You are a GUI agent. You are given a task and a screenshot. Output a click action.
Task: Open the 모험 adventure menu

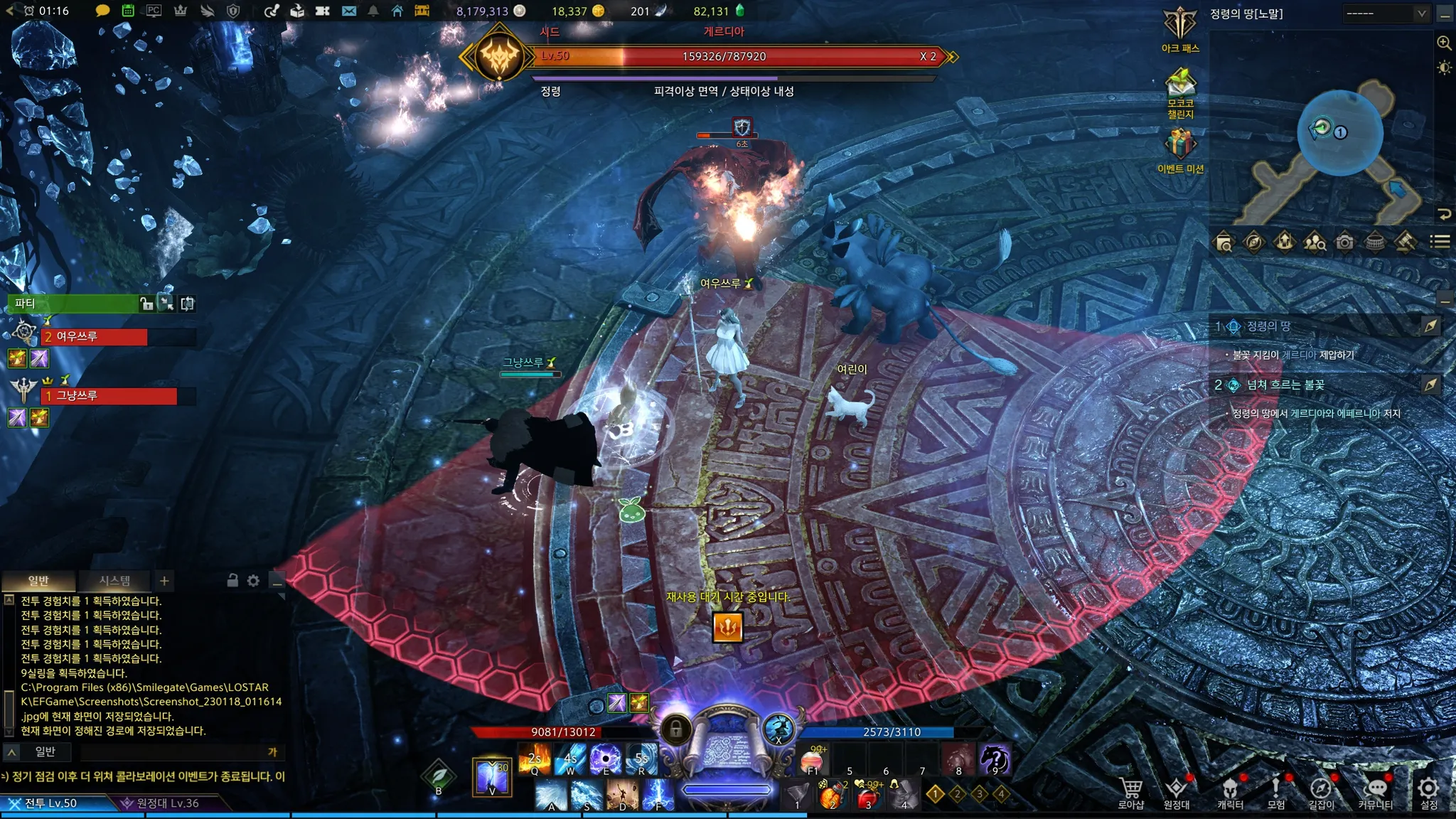(x=1276, y=792)
